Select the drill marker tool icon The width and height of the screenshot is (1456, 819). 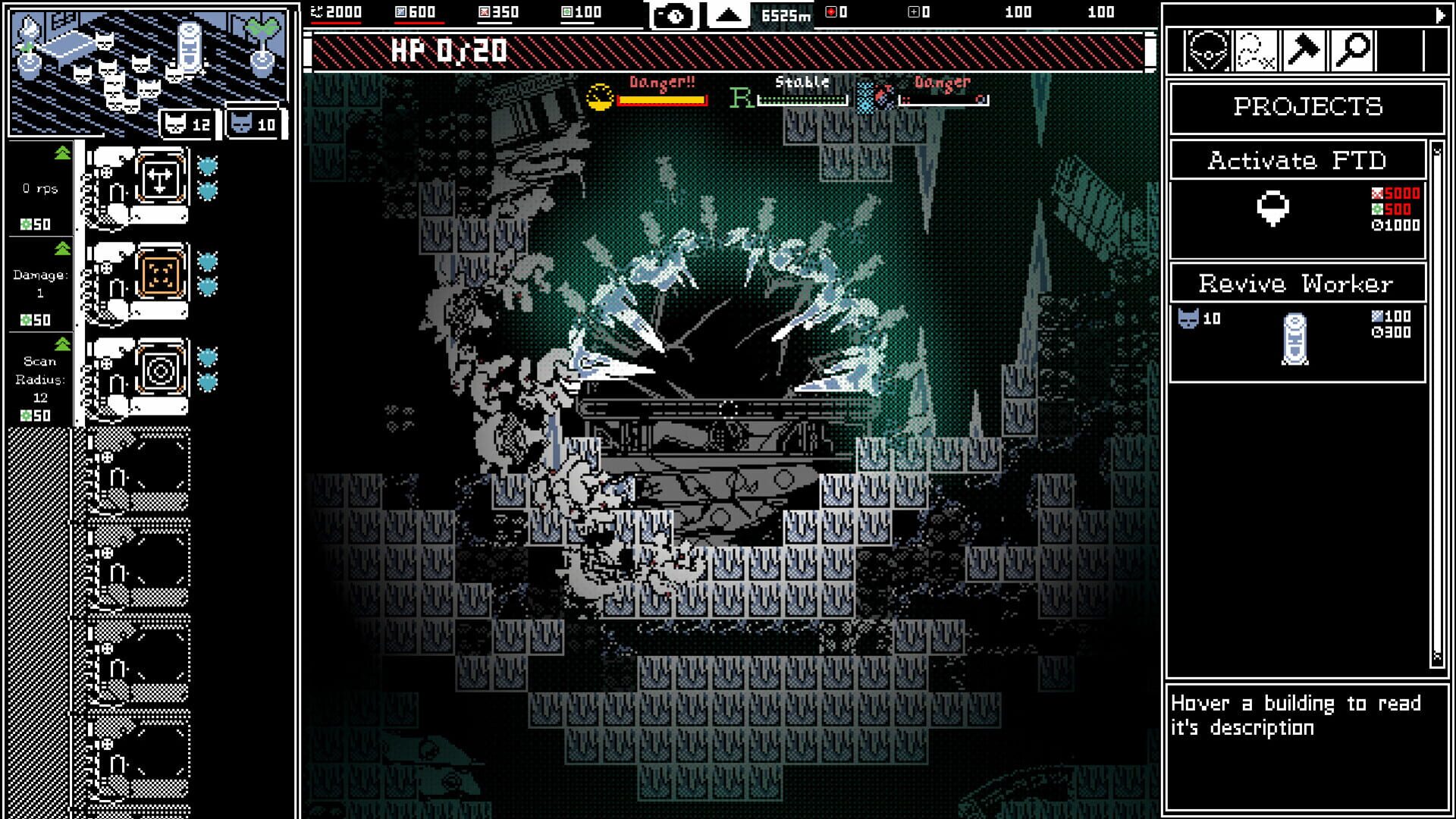[1208, 49]
